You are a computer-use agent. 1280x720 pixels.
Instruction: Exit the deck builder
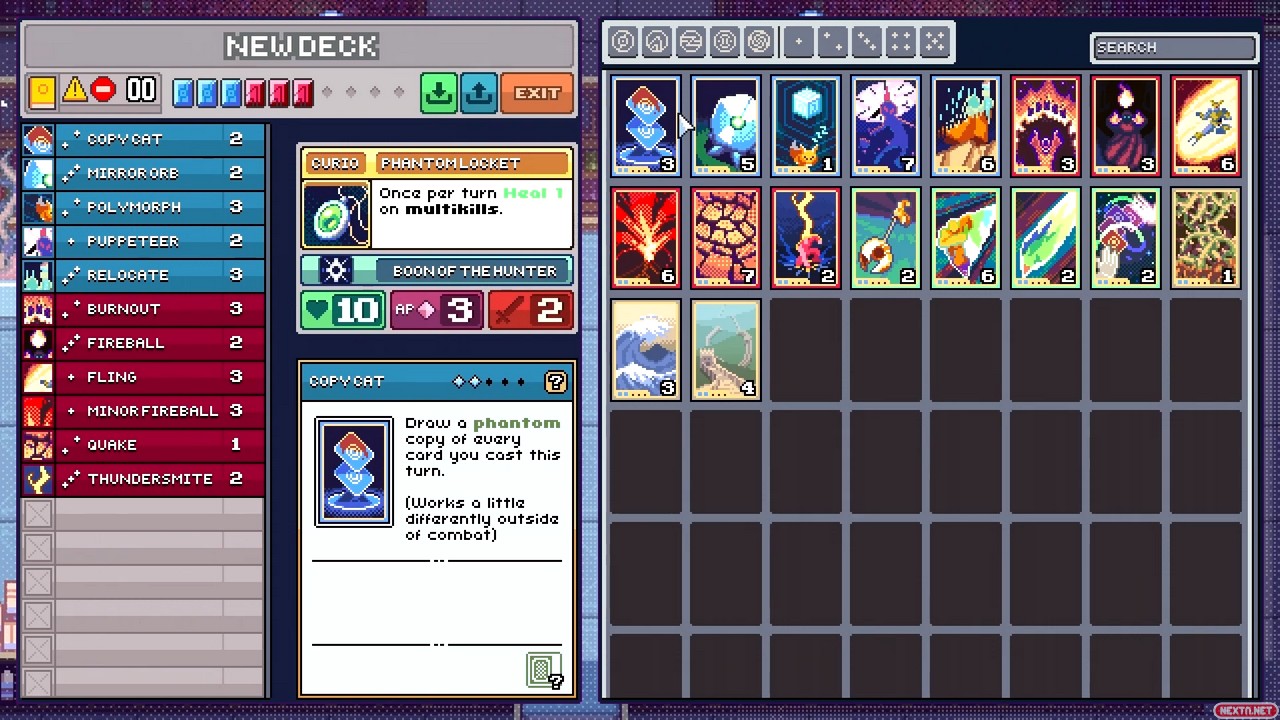537,93
